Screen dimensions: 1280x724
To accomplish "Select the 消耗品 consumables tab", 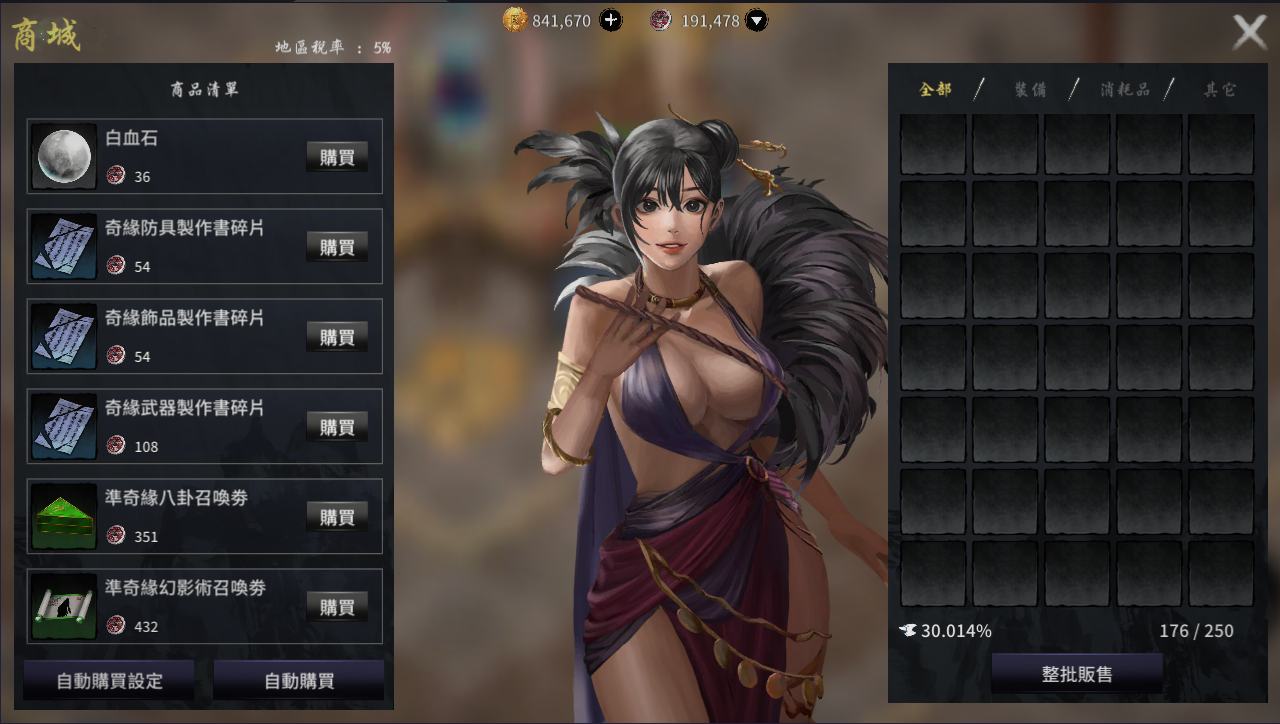I will tap(1125, 90).
